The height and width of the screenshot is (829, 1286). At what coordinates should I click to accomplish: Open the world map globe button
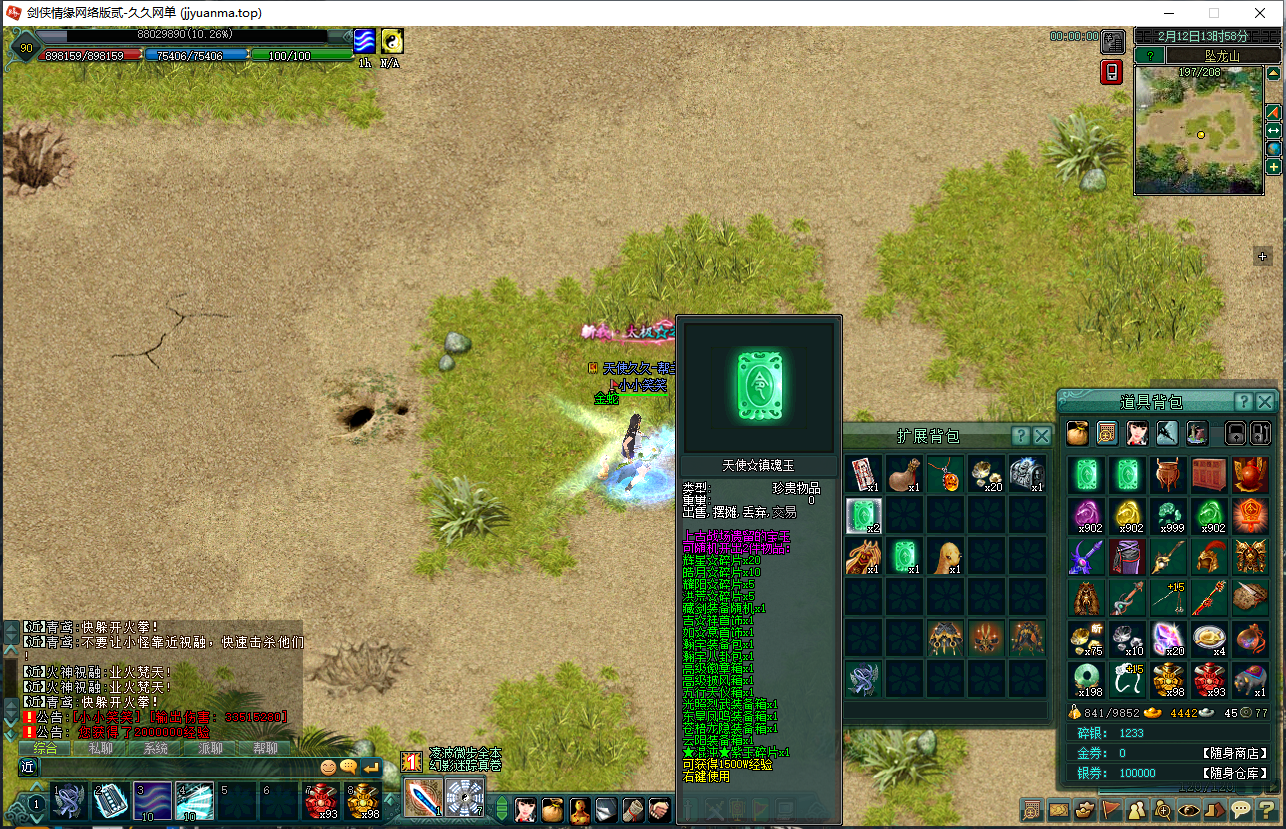[1273, 149]
